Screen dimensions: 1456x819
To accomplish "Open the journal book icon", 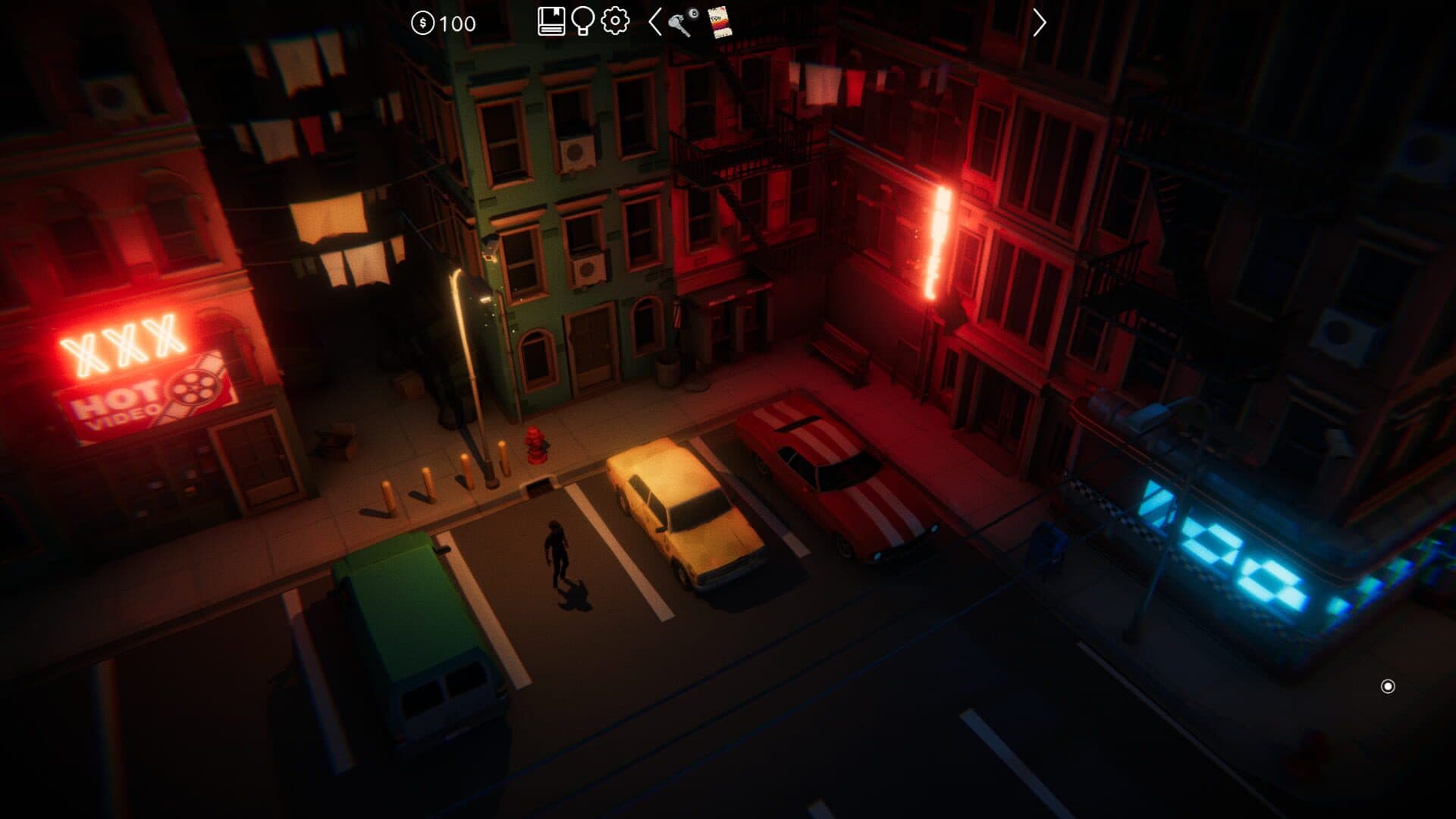I will [551, 21].
